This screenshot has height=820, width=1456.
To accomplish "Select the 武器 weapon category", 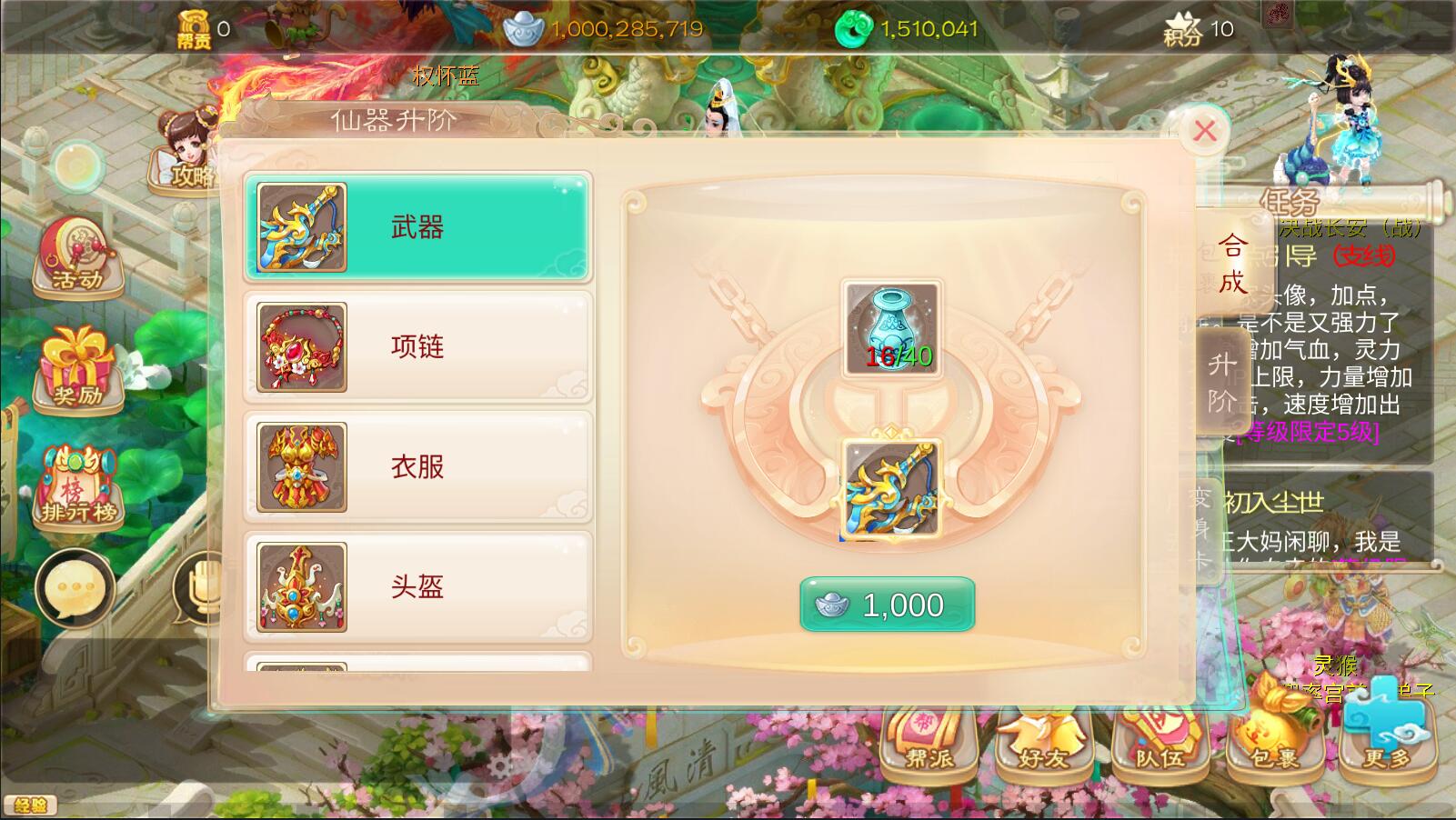I will click(417, 226).
